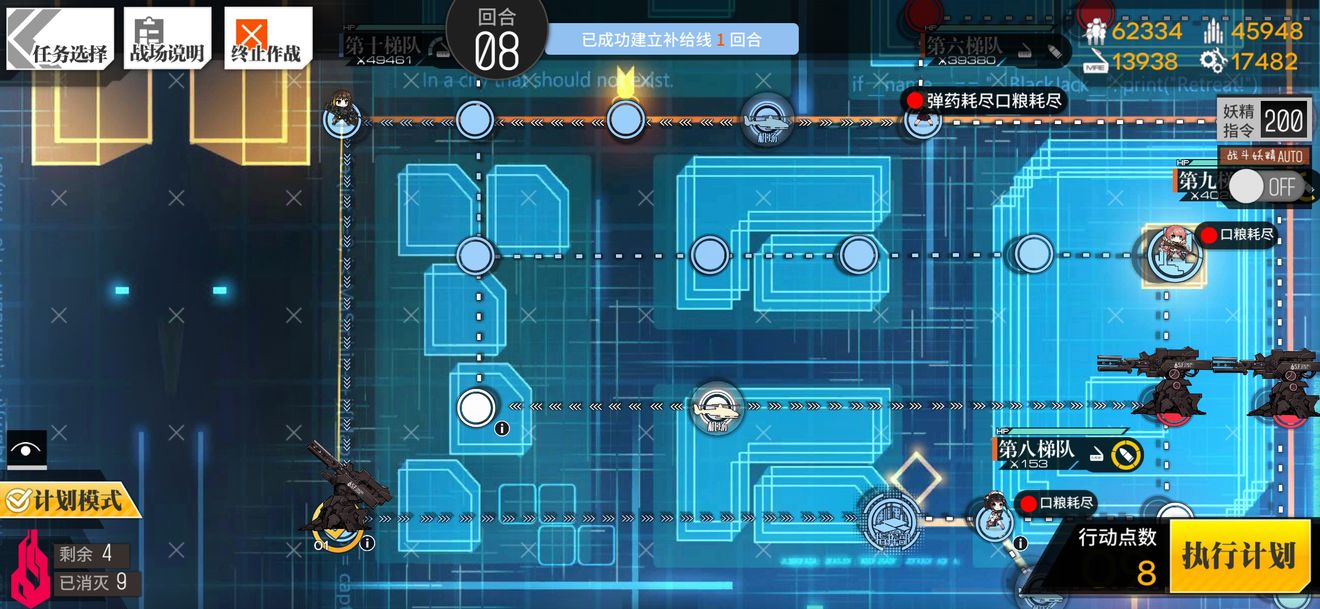
Task: Select the 第十梯队 echelon unit
Action: pos(342,118)
